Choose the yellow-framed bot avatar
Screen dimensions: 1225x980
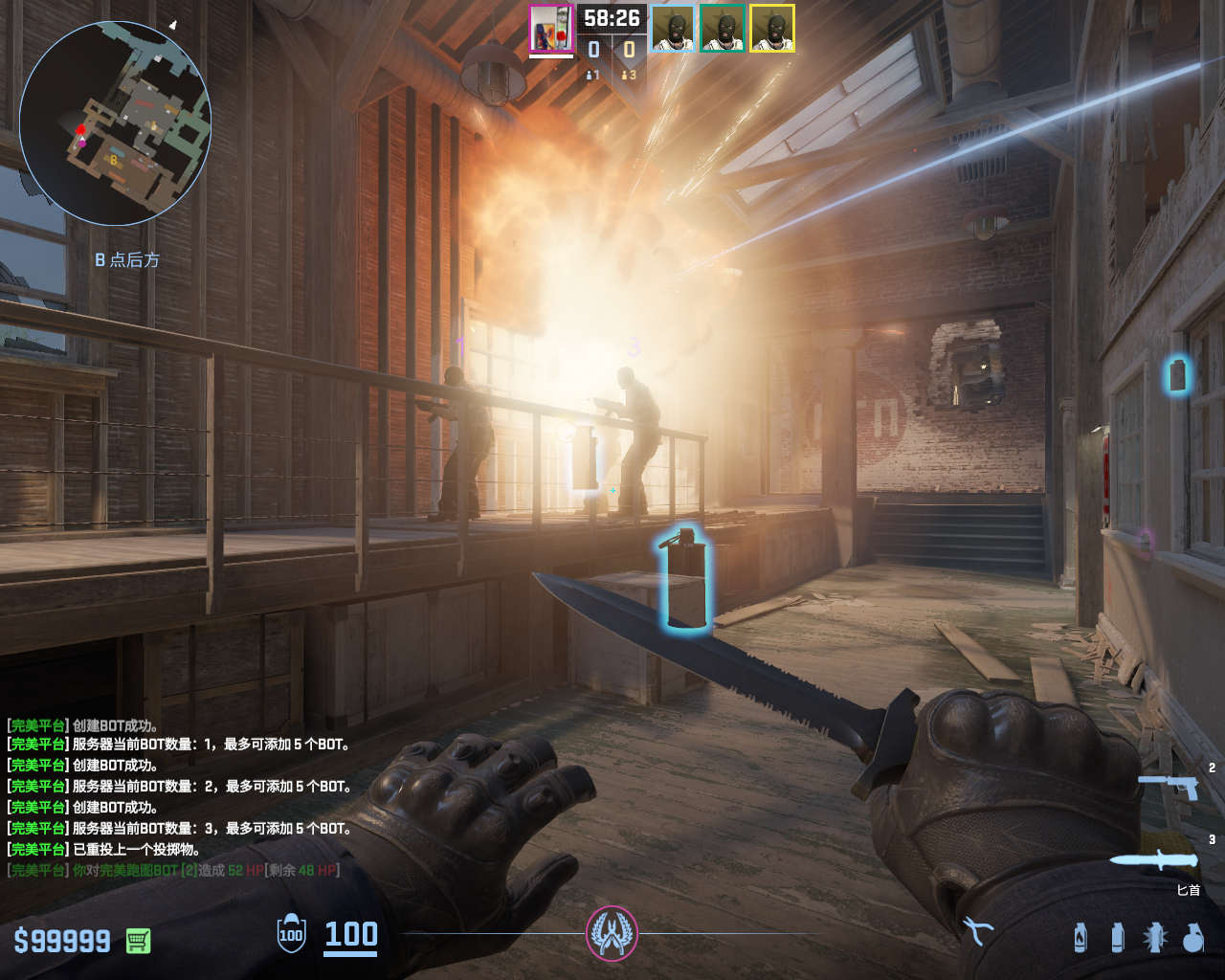(772, 29)
